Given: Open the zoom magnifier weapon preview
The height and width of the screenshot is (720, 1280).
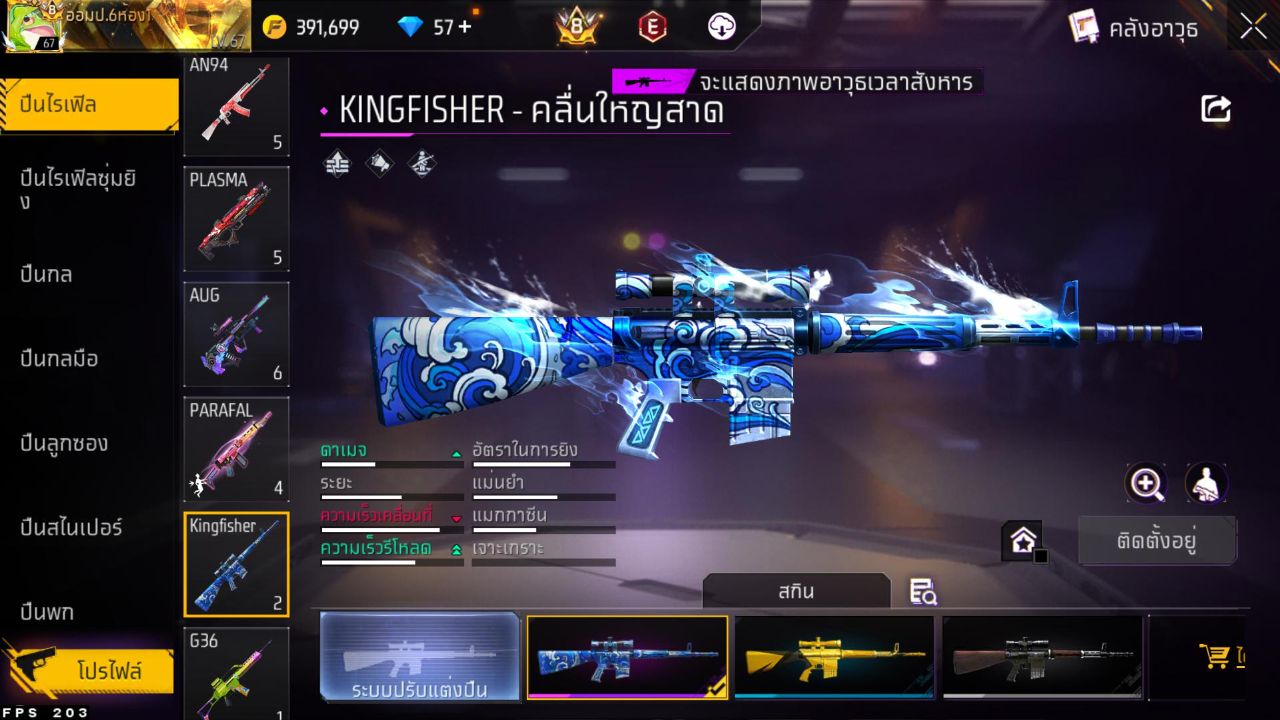Looking at the screenshot, I should (x=1146, y=484).
